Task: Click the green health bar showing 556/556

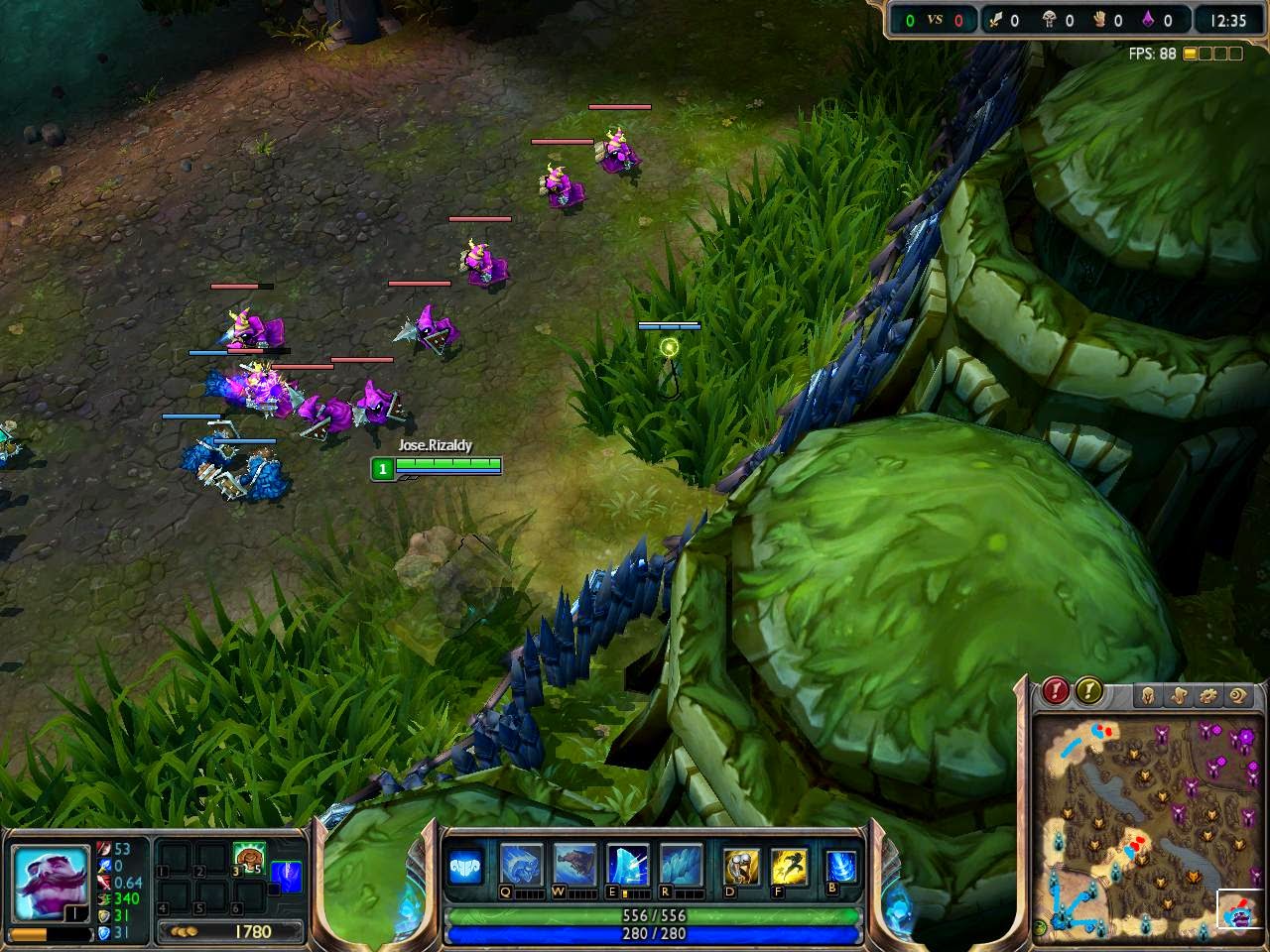Action: [655, 914]
